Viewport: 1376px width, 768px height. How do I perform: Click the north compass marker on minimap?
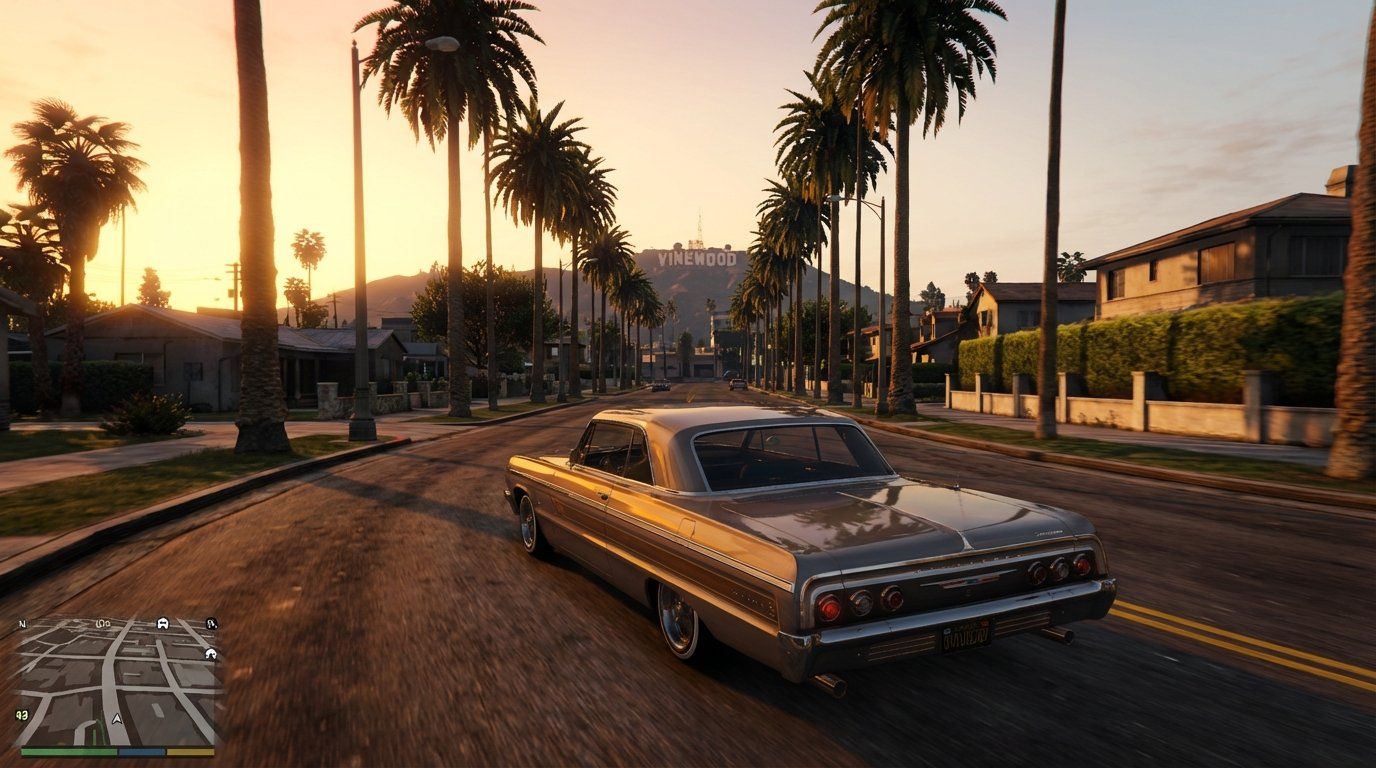coord(22,624)
